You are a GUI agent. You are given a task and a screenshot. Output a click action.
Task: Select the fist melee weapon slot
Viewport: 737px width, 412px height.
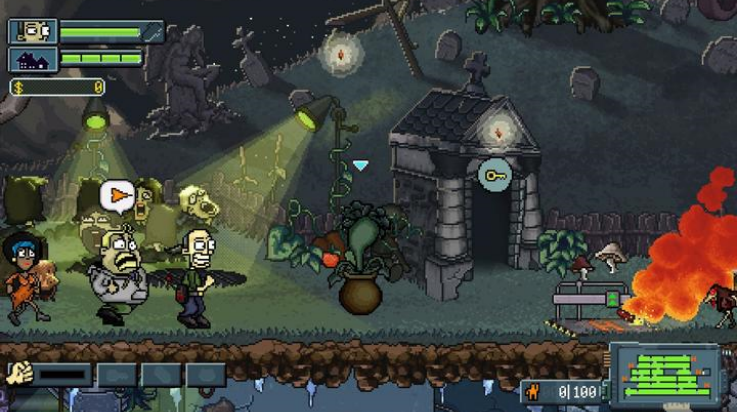(x=20, y=375)
